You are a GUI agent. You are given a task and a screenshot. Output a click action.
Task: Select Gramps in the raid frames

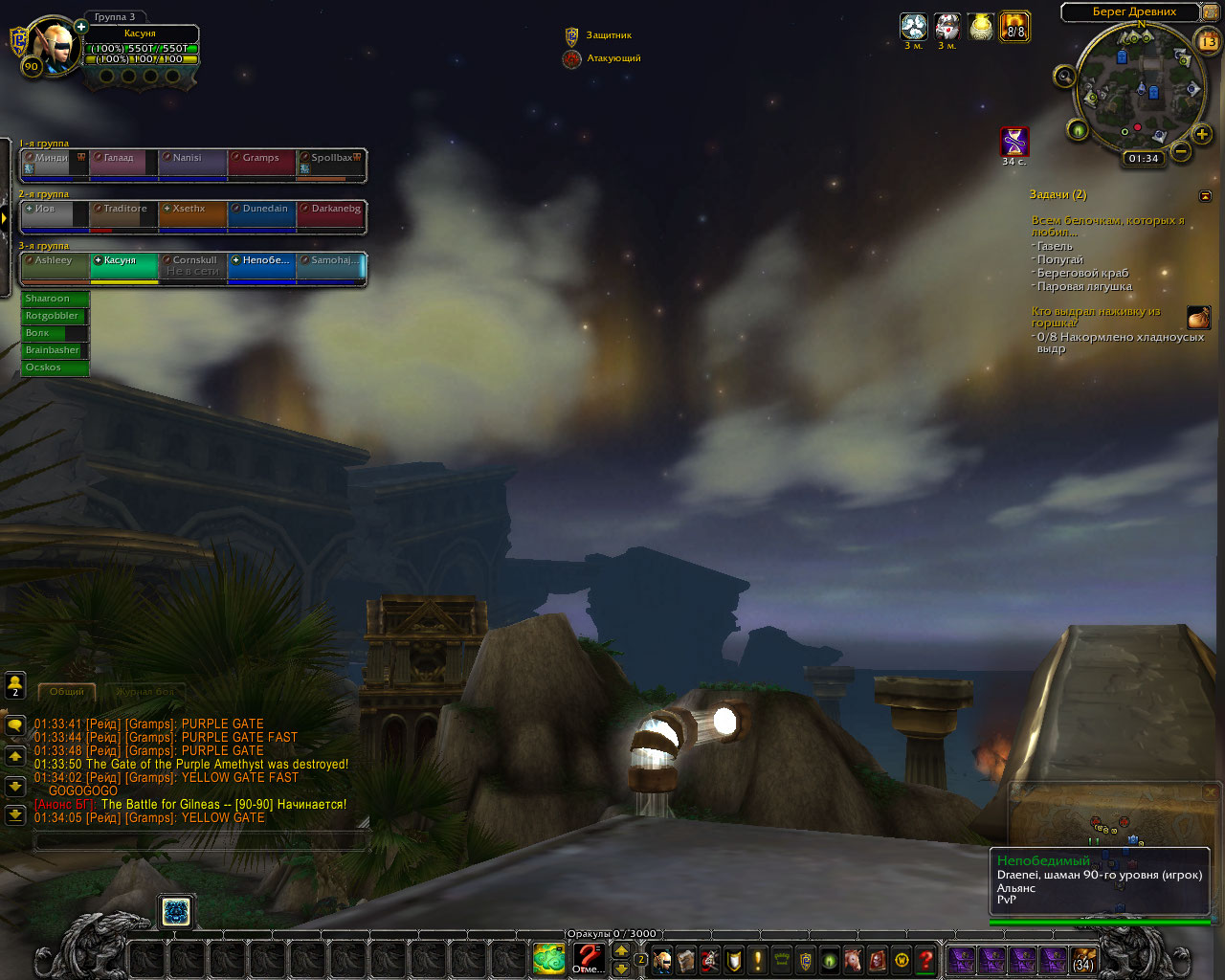tap(261, 164)
